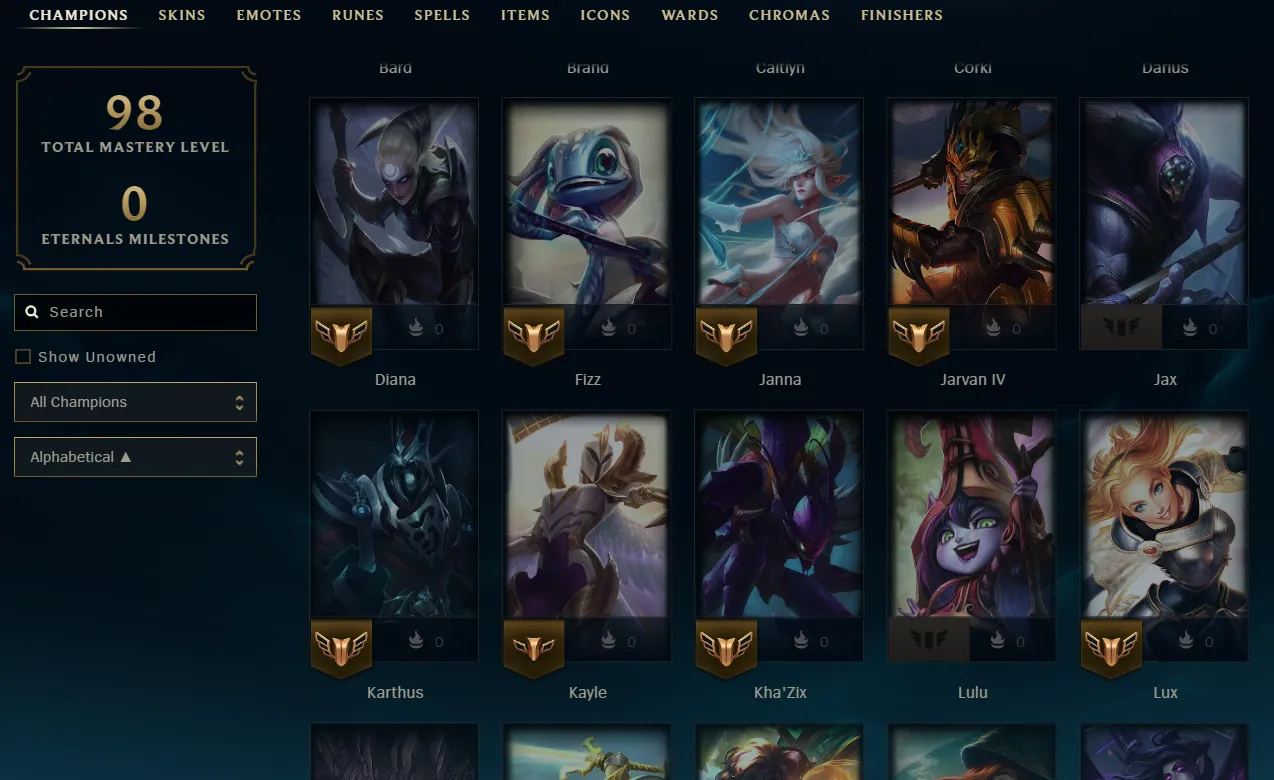Switch to the Skins tab

[x=182, y=15]
